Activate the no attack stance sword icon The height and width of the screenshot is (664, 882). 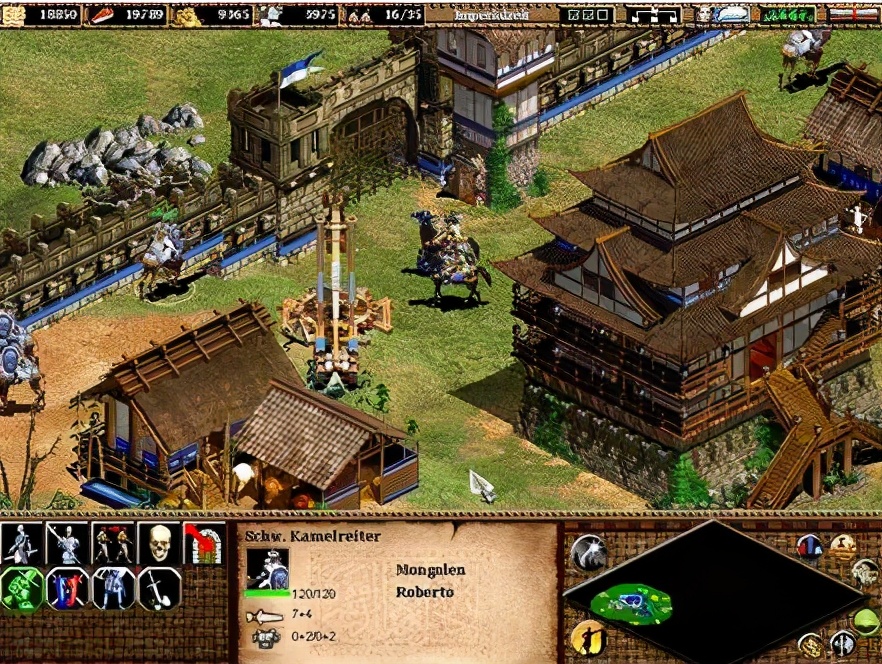tap(159, 589)
